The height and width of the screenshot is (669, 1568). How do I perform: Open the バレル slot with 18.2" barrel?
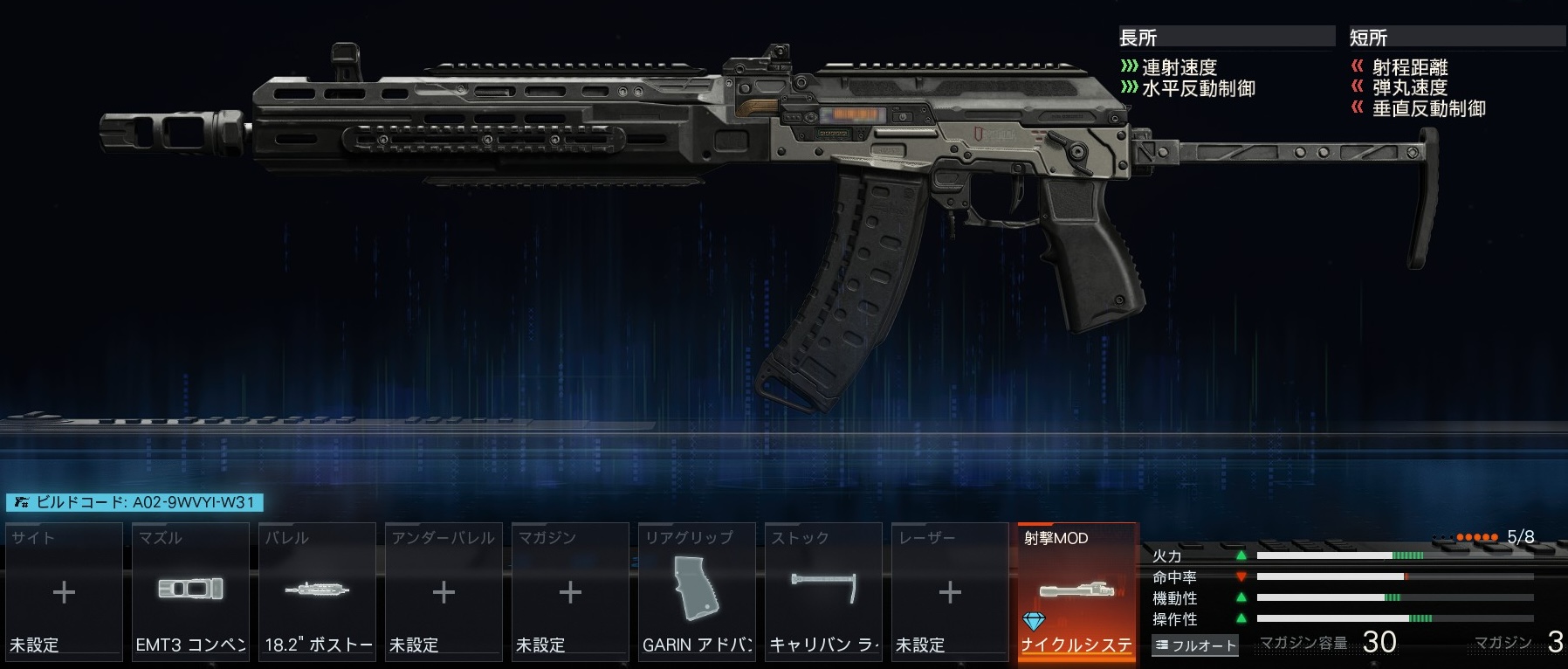tap(317, 591)
